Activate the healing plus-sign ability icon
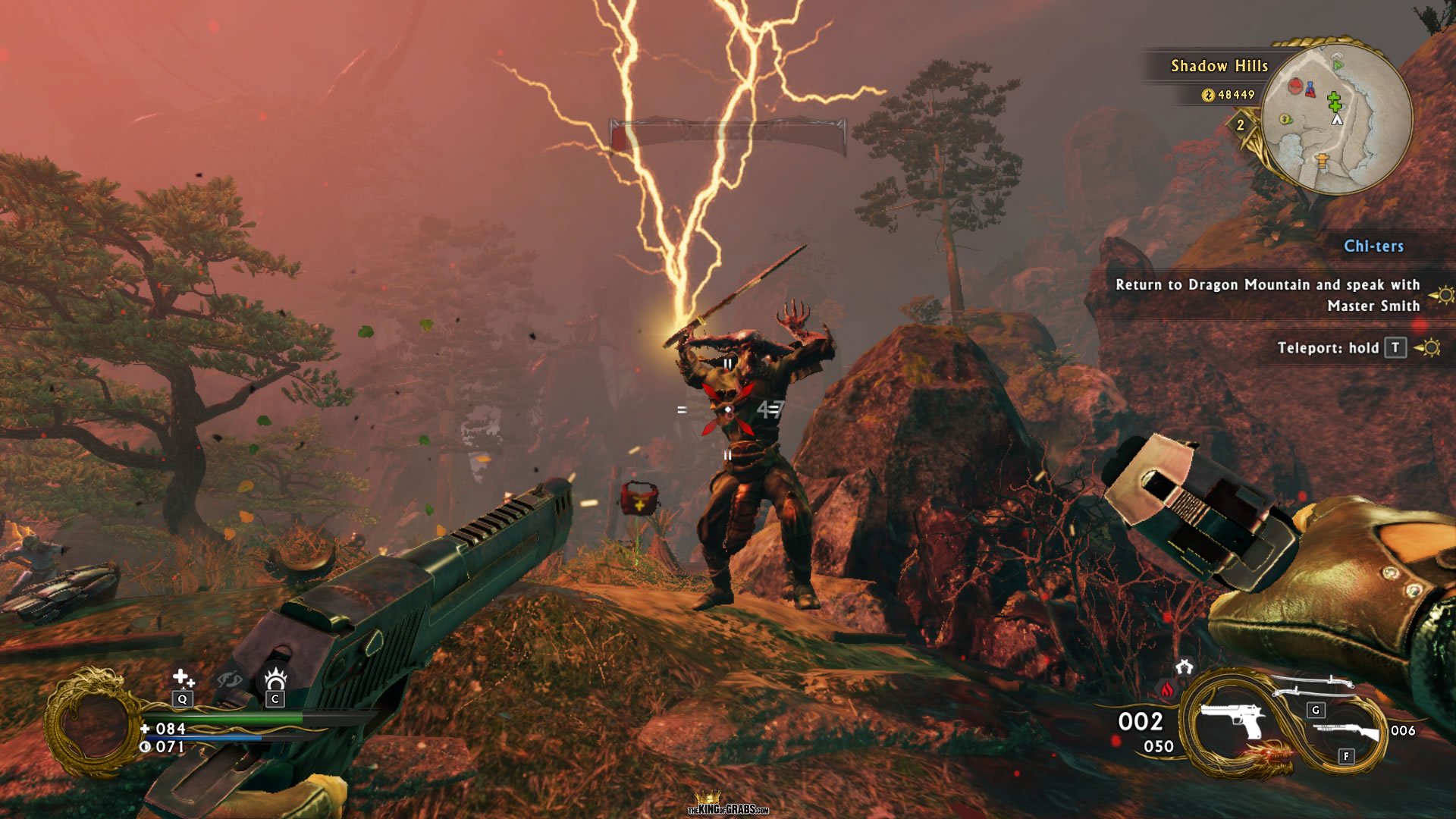The width and height of the screenshot is (1456, 819). point(183,677)
